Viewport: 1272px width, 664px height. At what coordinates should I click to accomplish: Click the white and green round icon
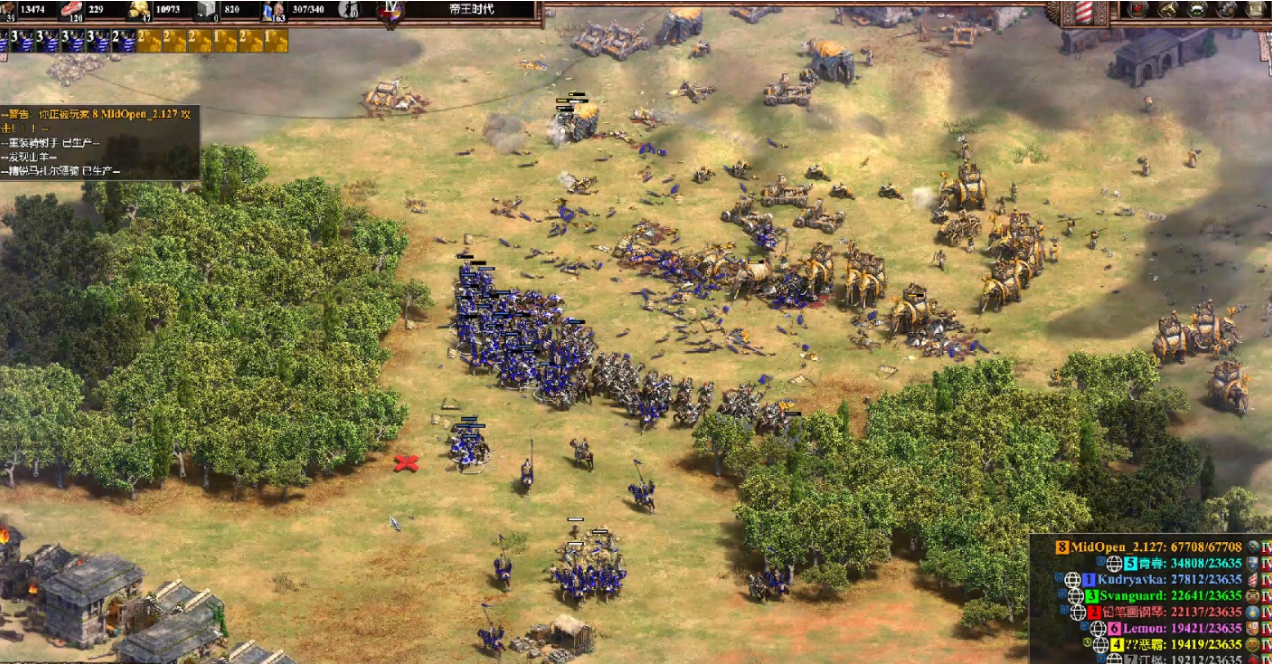[x=1196, y=10]
